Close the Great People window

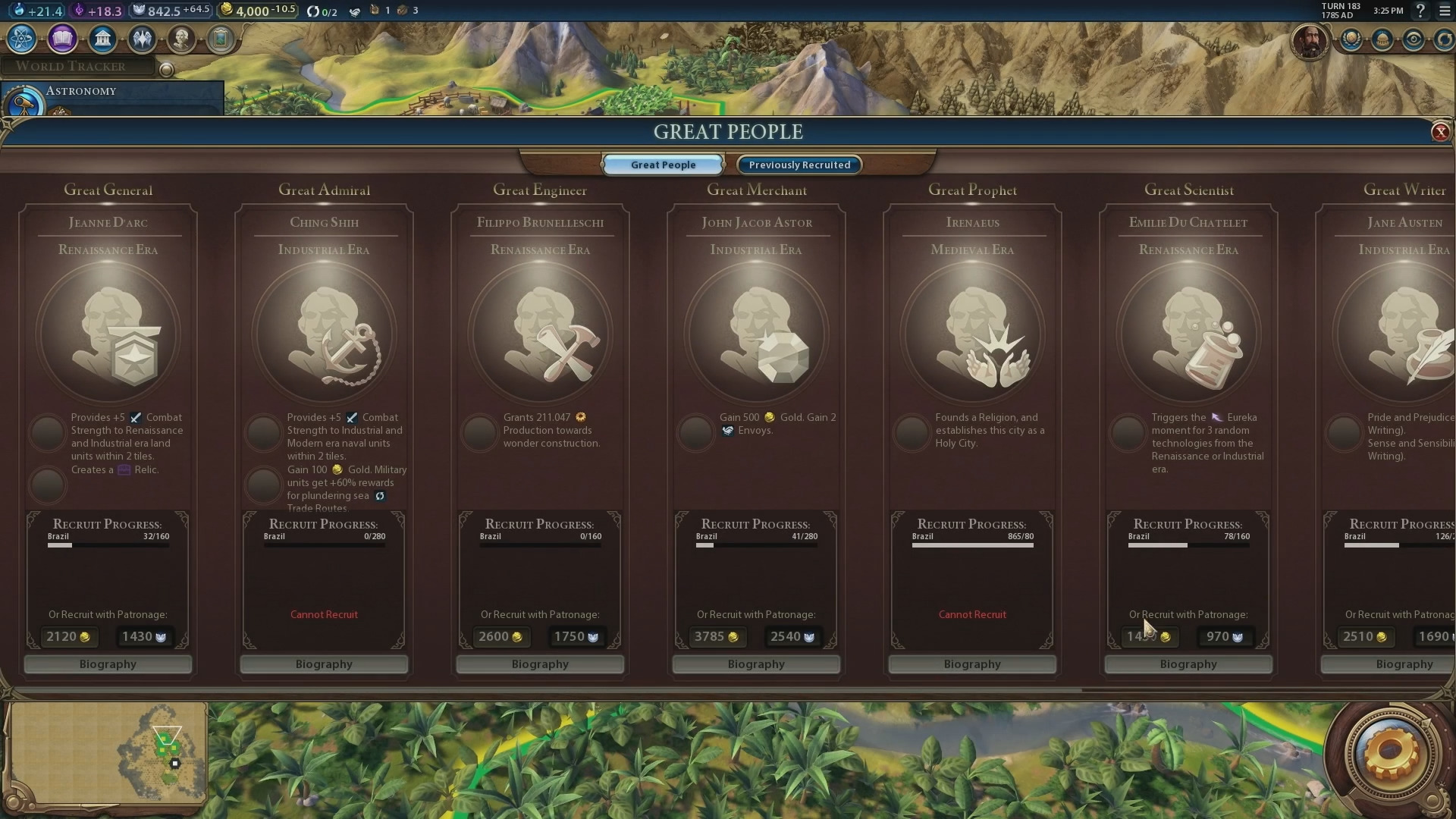click(1440, 132)
